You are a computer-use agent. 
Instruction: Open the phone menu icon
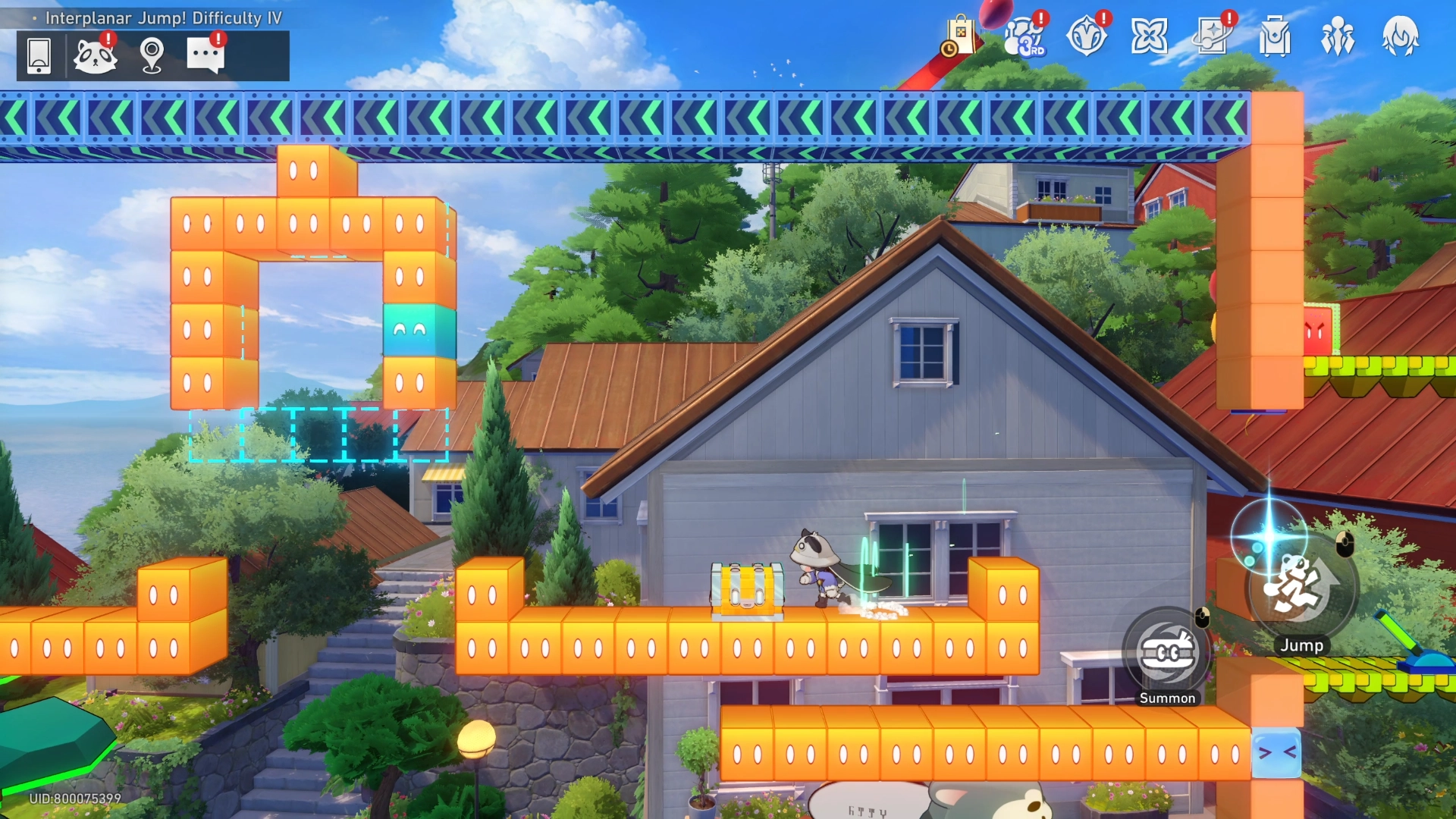(x=39, y=55)
